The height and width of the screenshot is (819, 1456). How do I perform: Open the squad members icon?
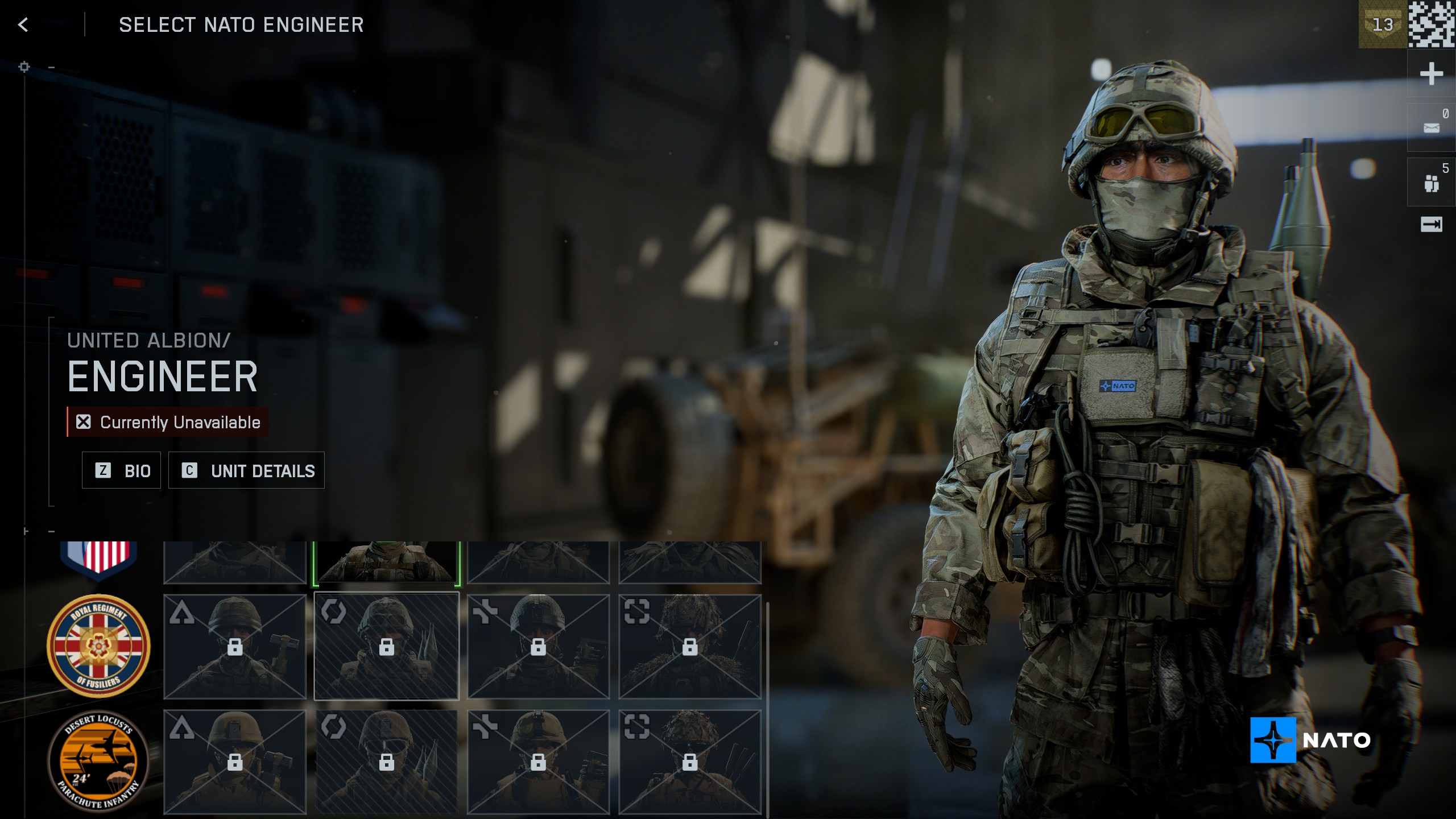coord(1431,183)
